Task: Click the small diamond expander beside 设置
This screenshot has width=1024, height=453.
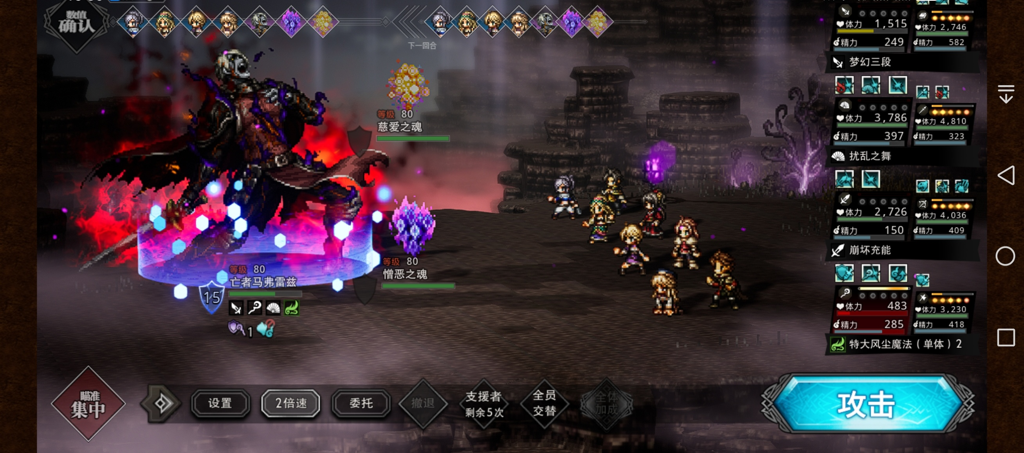Action: click(158, 403)
